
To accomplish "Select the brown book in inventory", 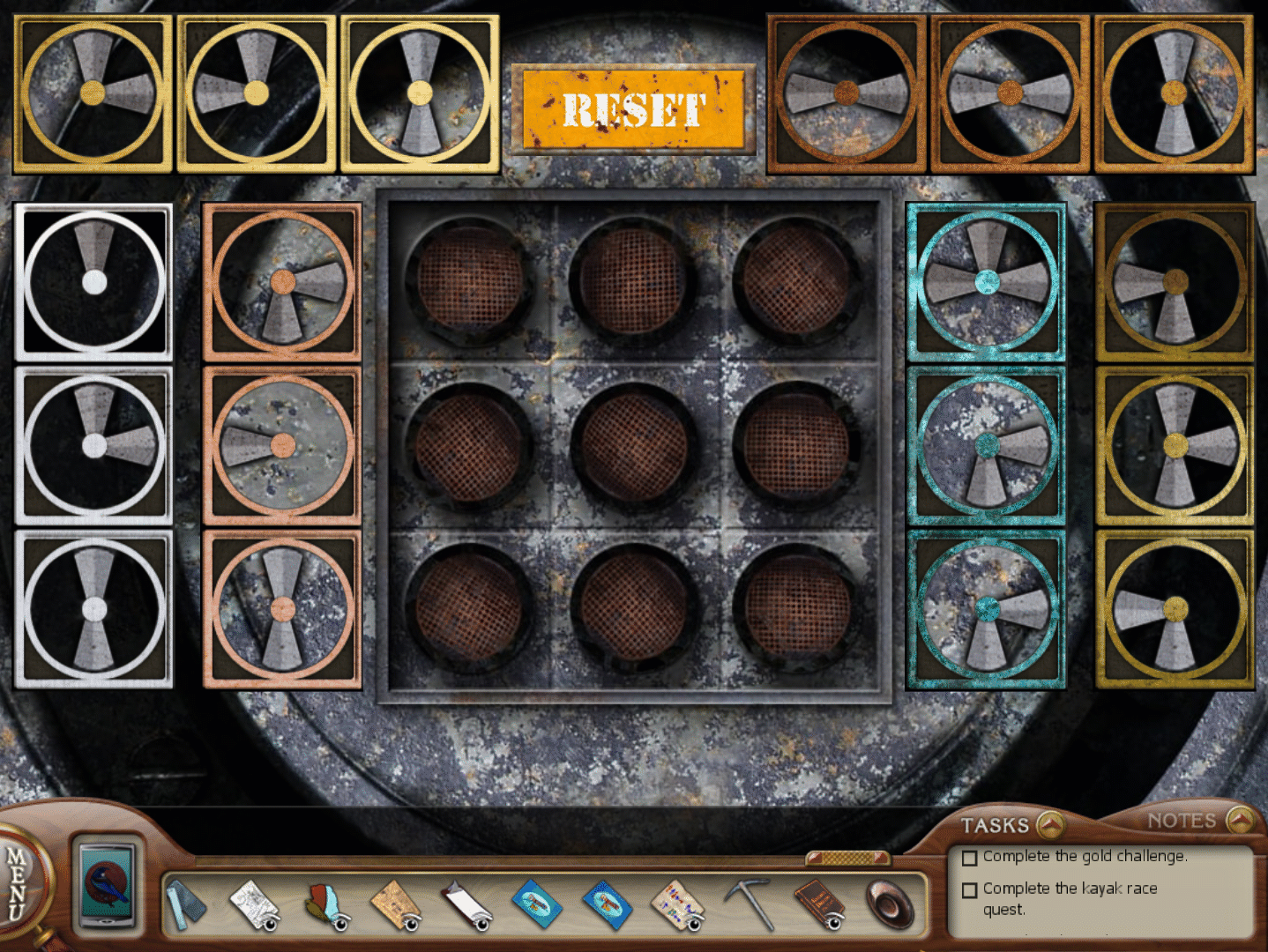I will [819, 904].
